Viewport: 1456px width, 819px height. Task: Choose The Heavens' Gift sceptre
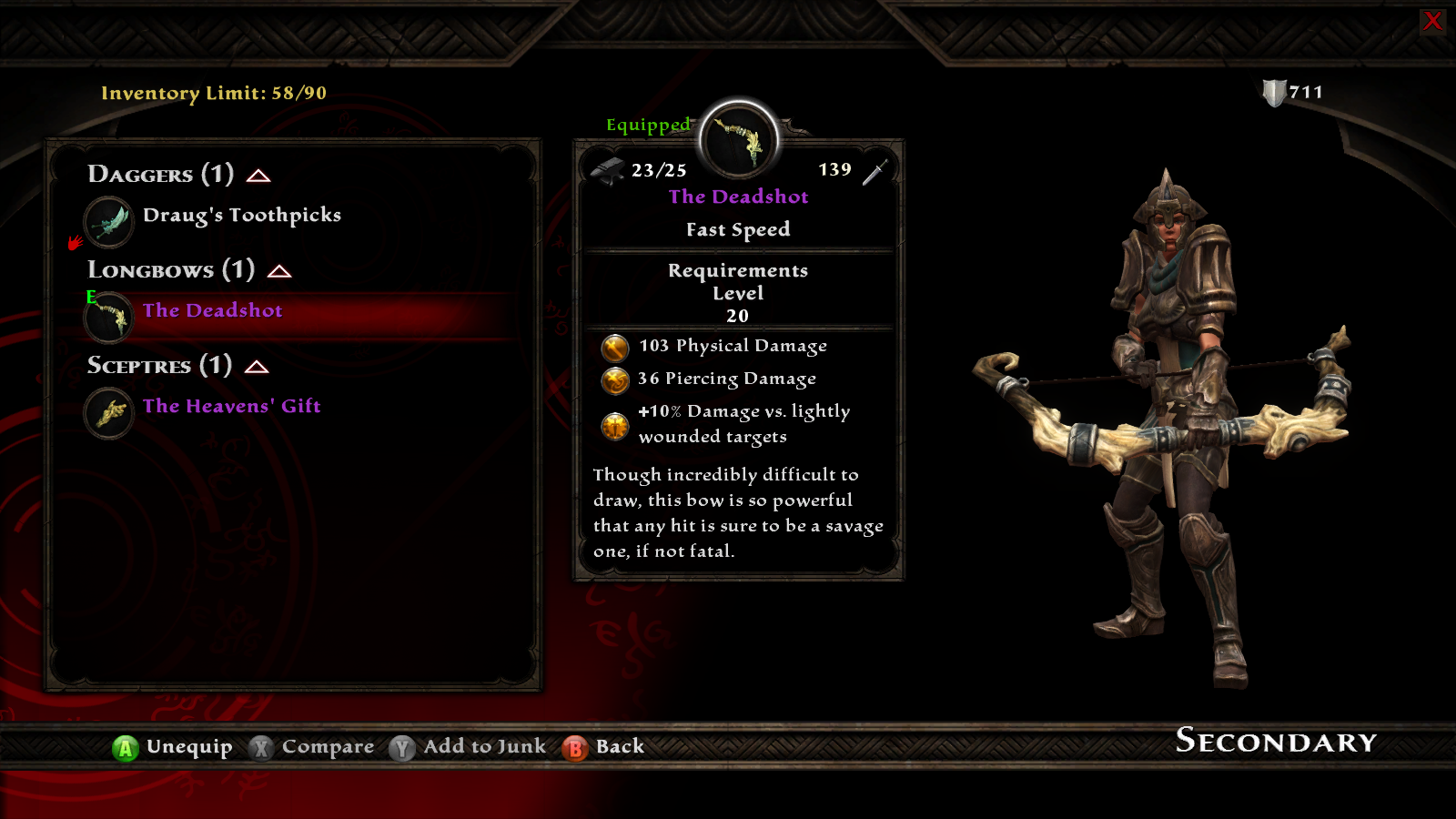231,407
